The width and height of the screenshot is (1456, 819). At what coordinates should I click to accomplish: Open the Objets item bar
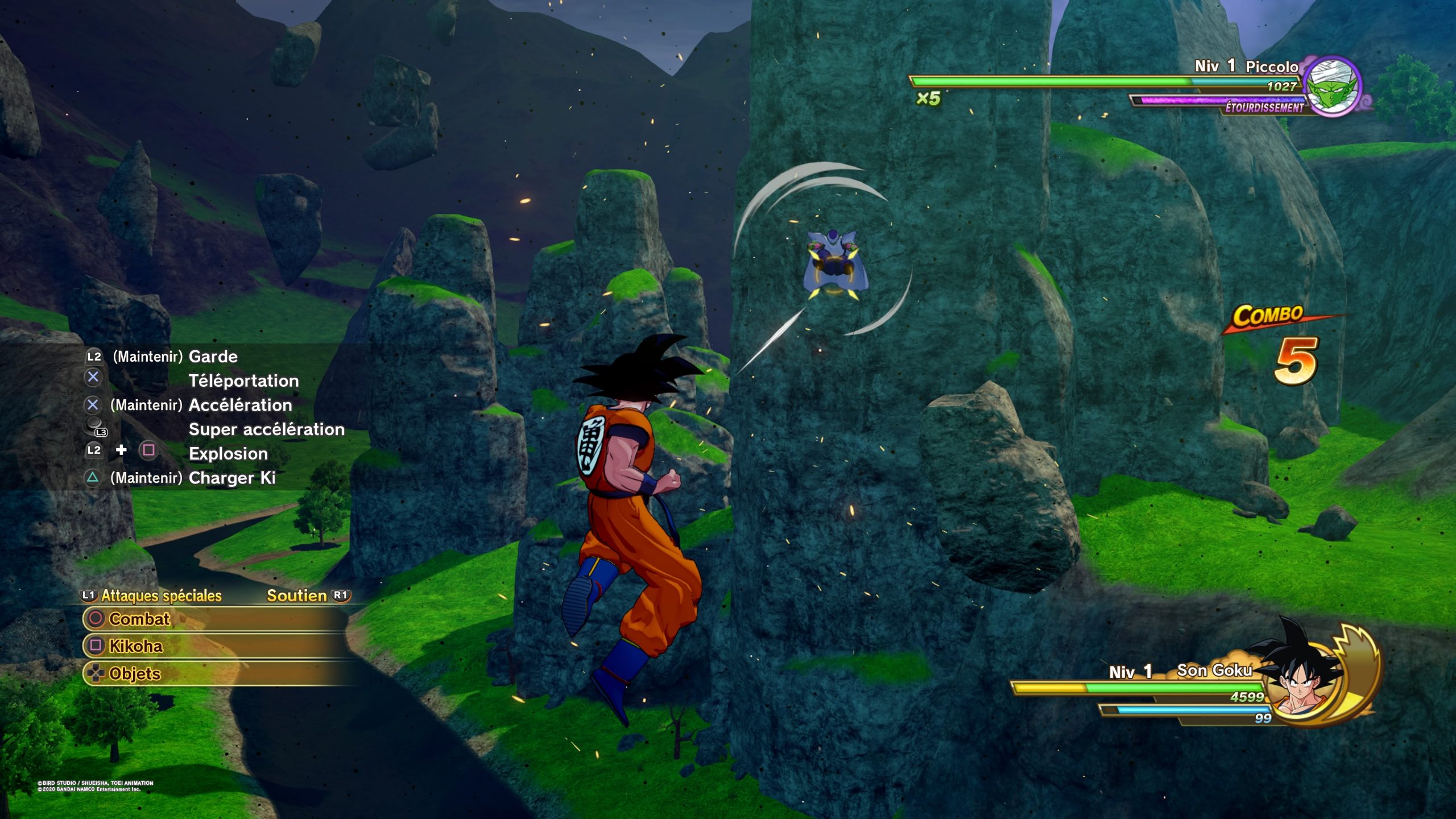pyautogui.click(x=216, y=673)
